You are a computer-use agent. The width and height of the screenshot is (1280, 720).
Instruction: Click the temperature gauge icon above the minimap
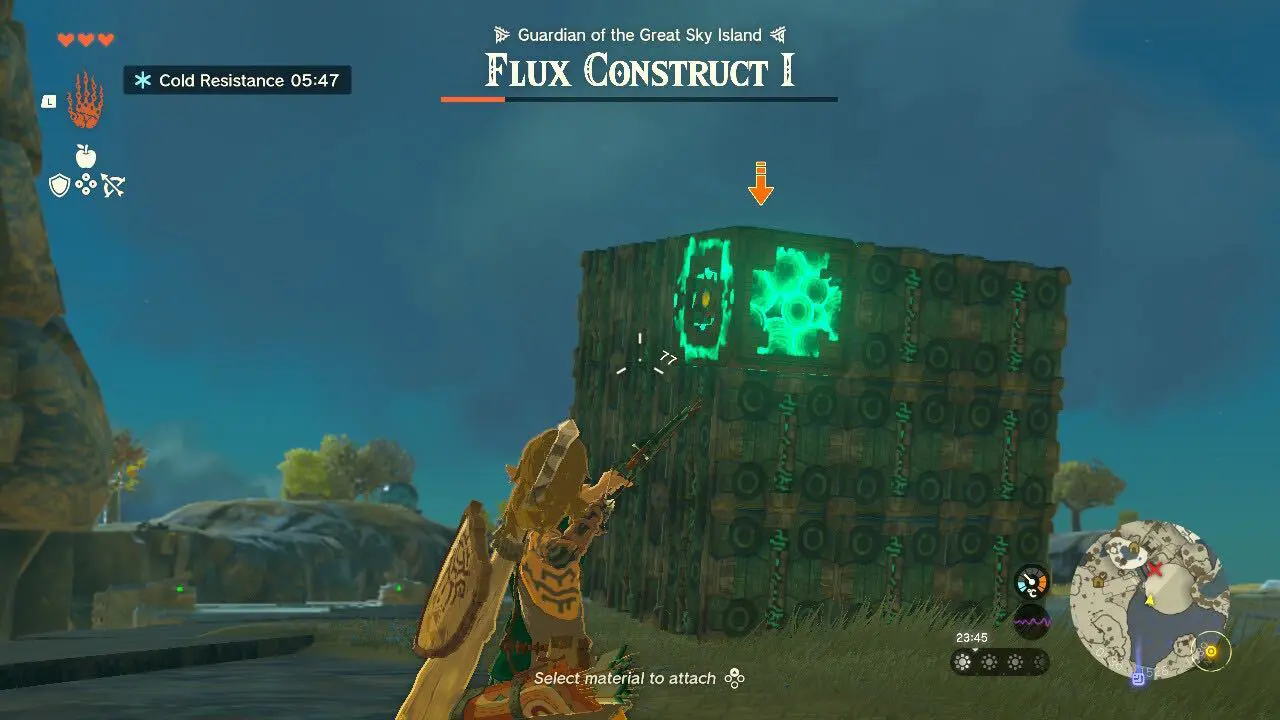tap(1031, 581)
